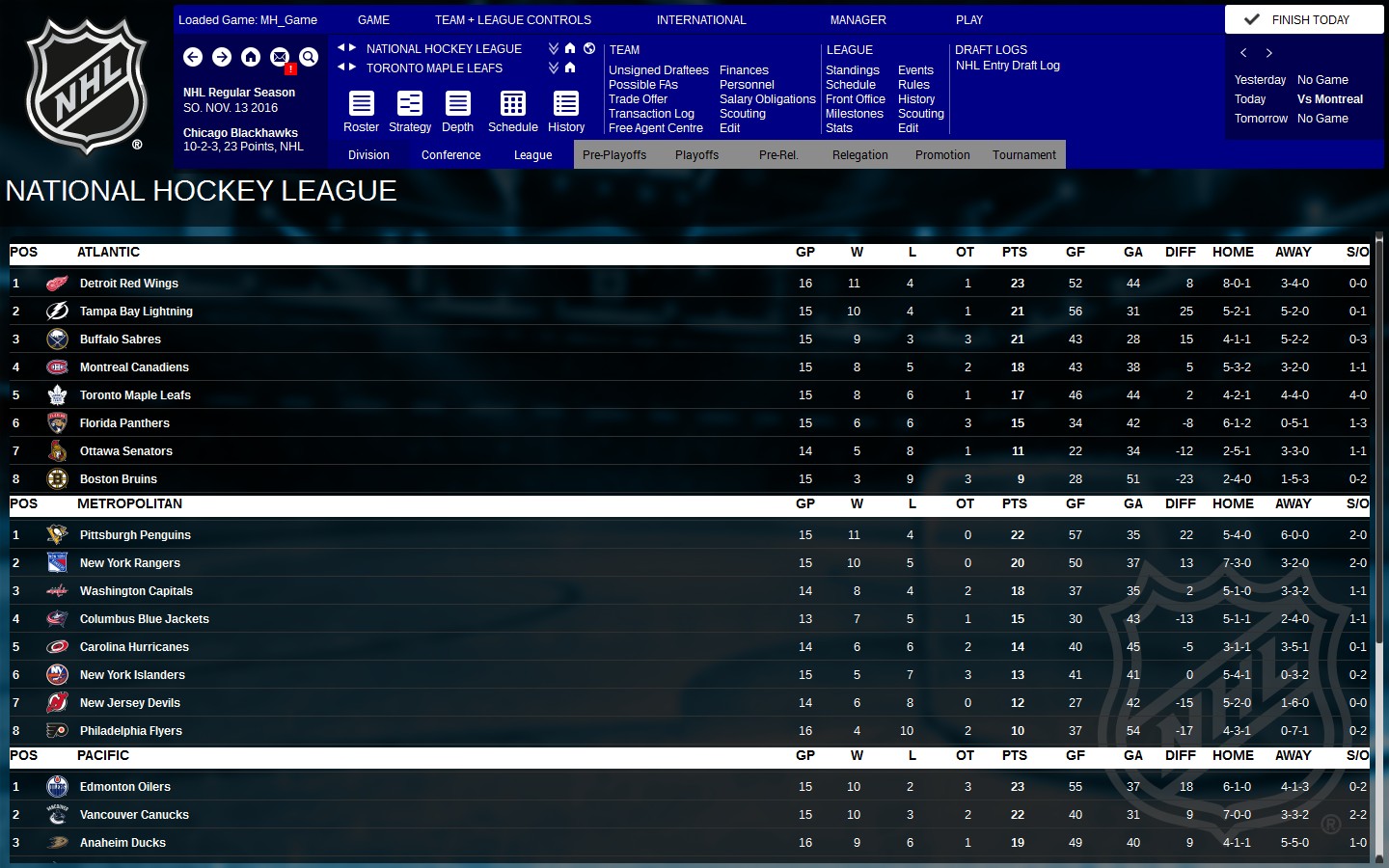Click the forward navigation arrow icon
This screenshot has height=868, width=1389.
222,57
